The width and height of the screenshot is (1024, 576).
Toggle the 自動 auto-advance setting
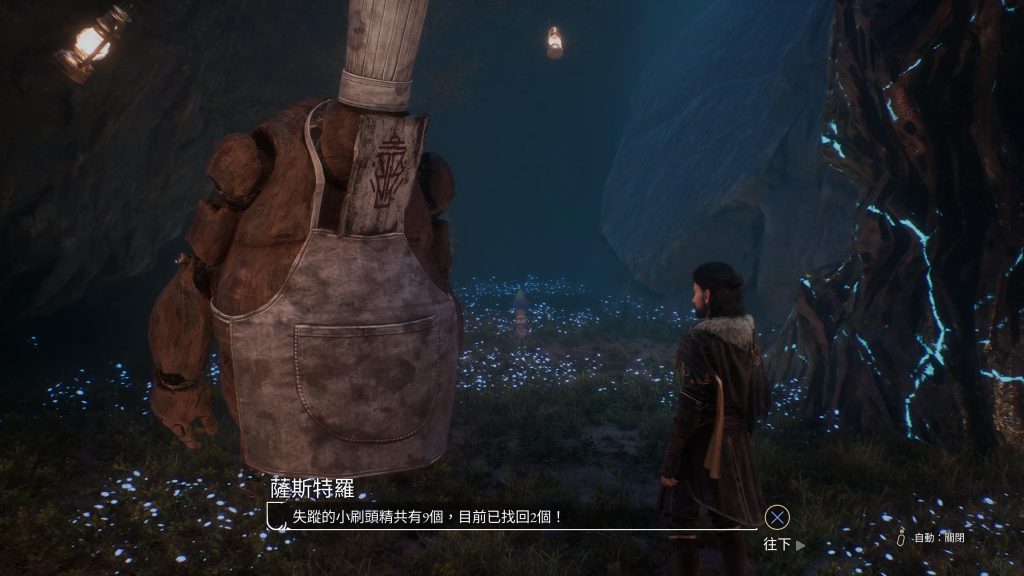point(933,538)
